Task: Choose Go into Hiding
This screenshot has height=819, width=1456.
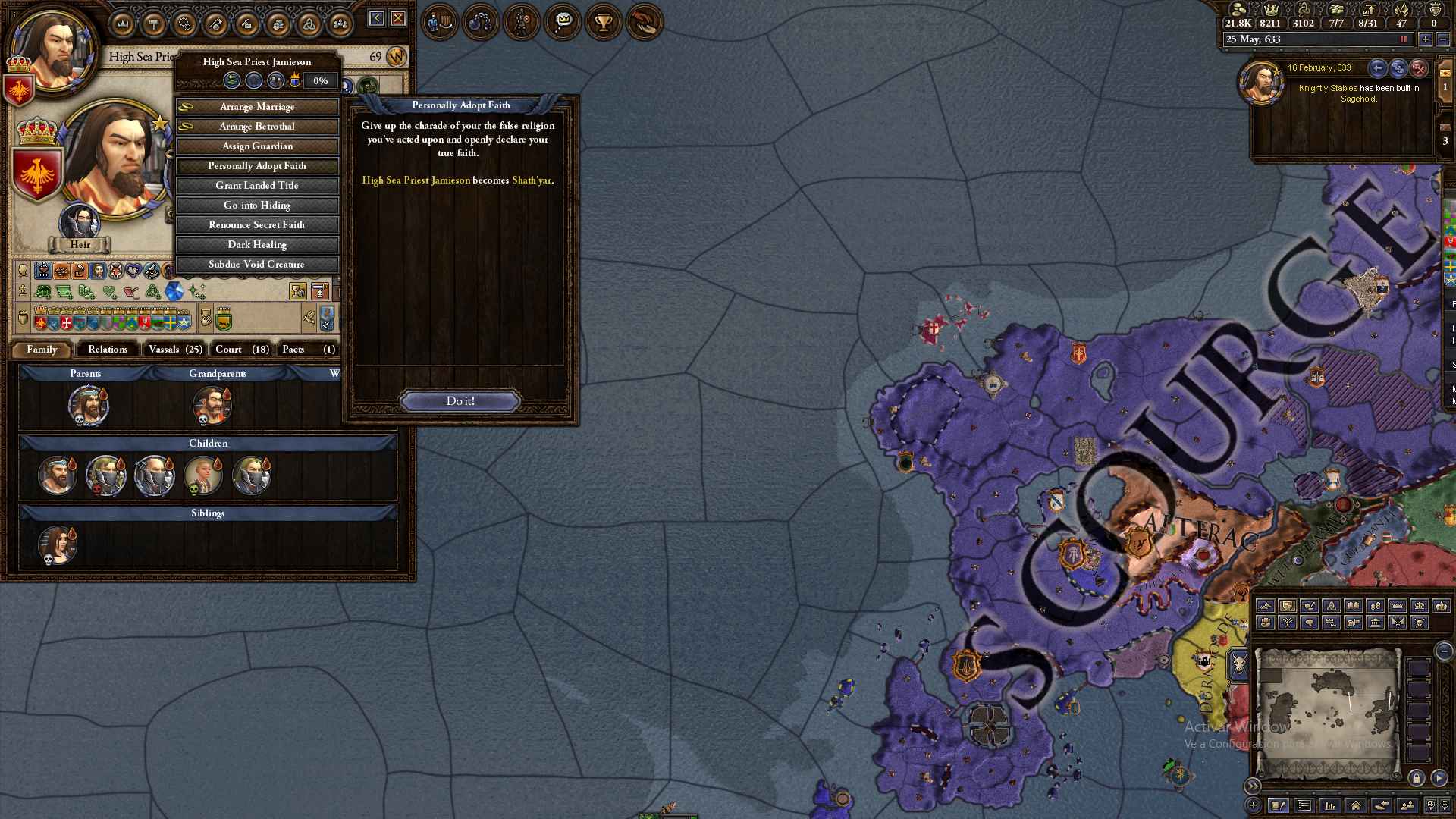Action: point(257,206)
